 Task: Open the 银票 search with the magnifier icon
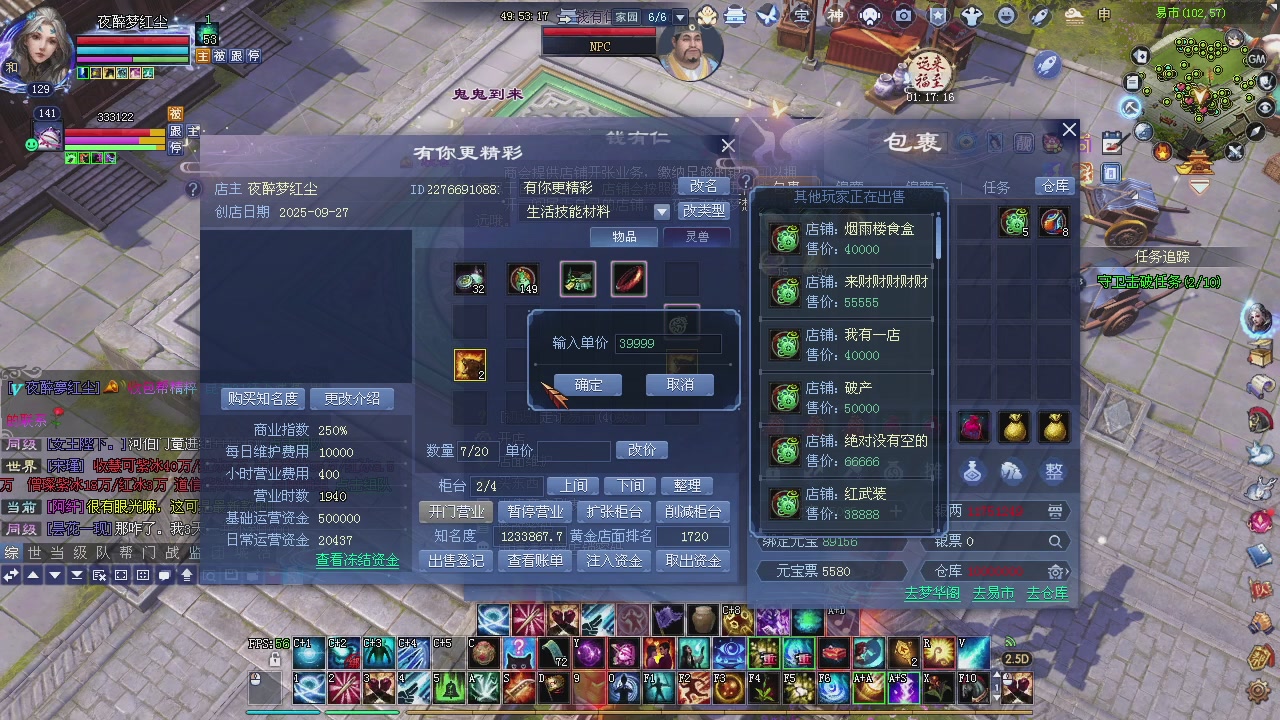click(x=1055, y=541)
